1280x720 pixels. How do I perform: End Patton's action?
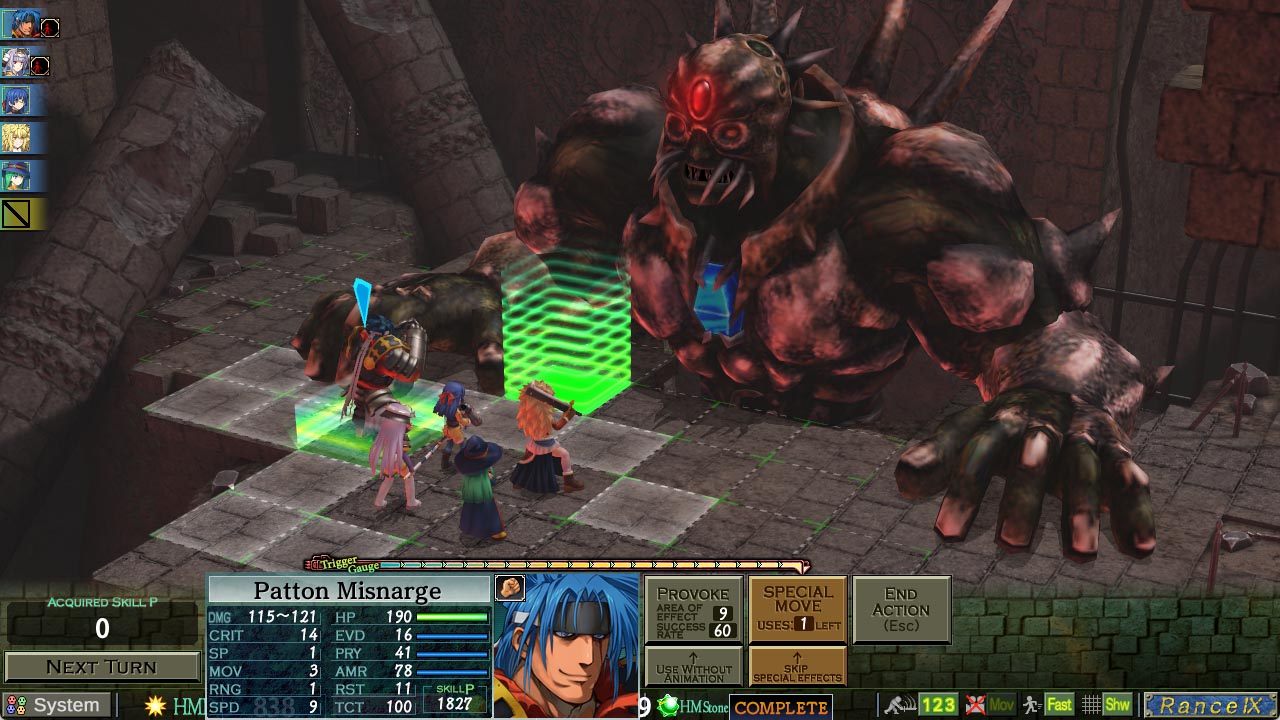click(901, 609)
